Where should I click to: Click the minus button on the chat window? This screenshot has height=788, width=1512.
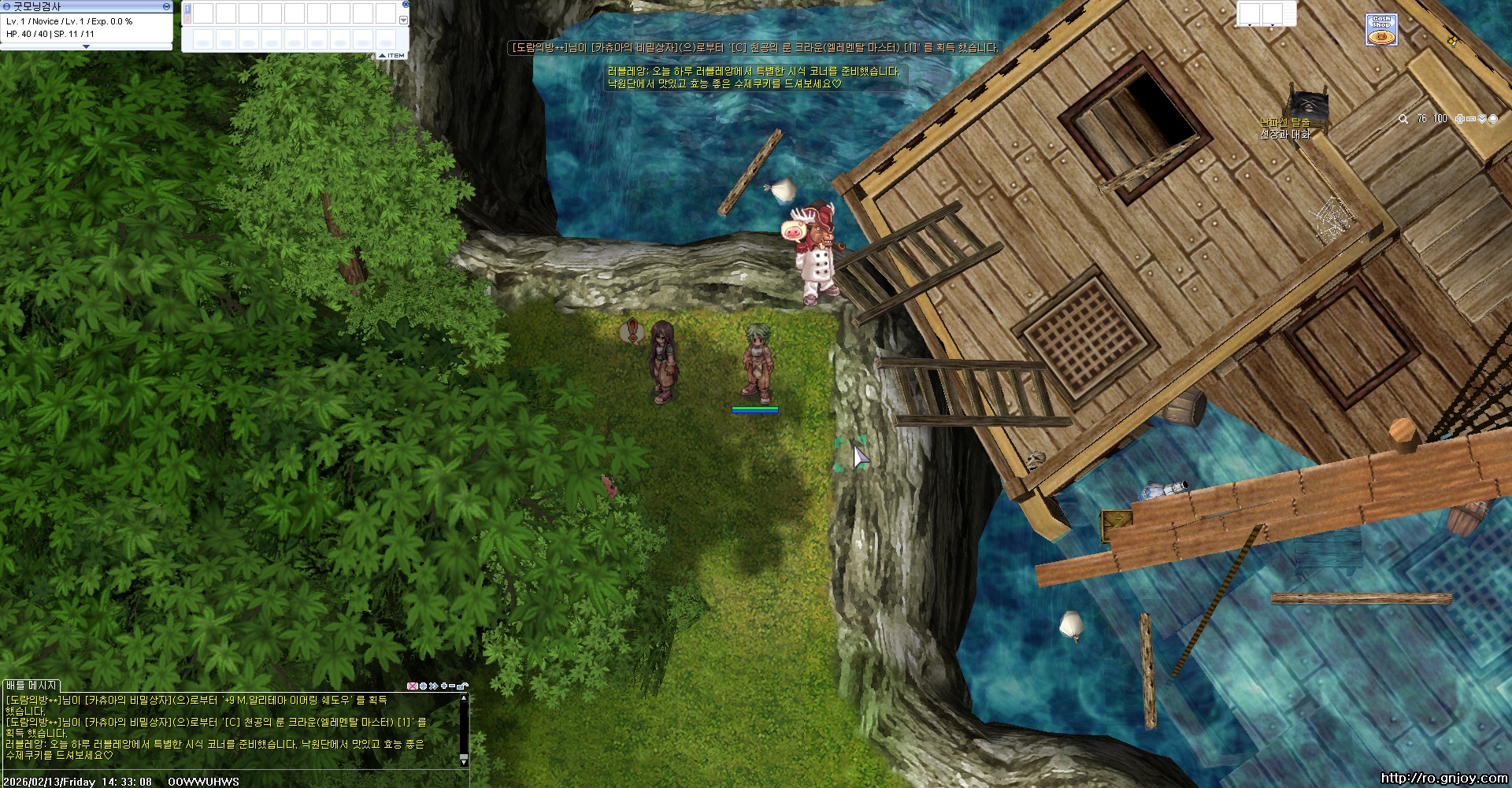click(452, 686)
